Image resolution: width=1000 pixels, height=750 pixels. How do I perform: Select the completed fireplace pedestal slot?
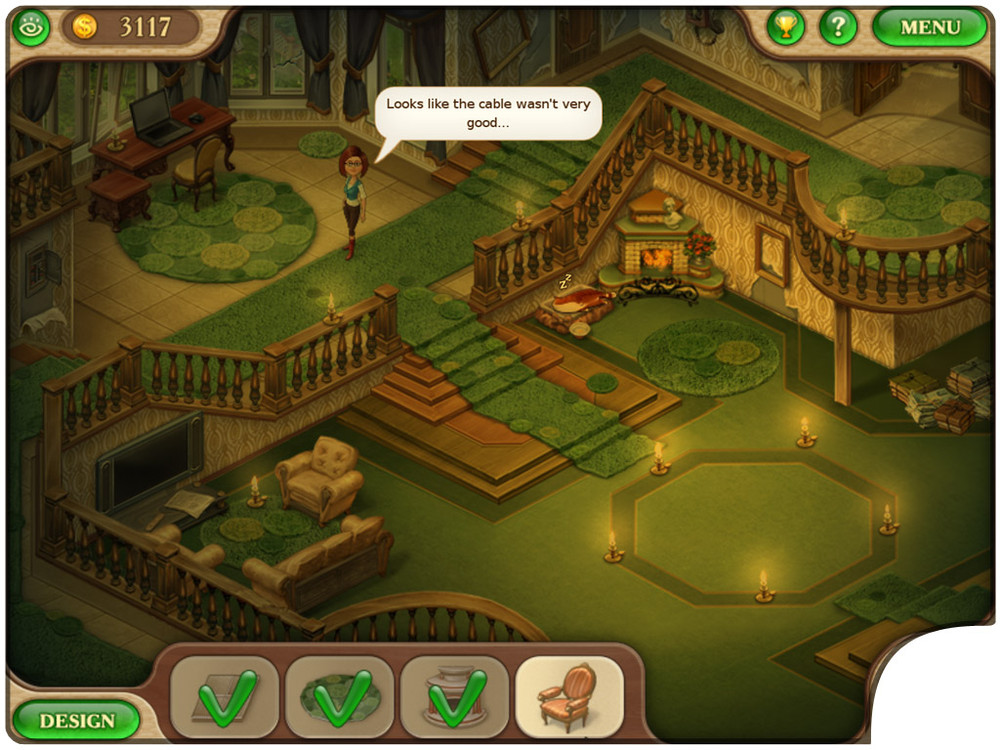click(454, 696)
